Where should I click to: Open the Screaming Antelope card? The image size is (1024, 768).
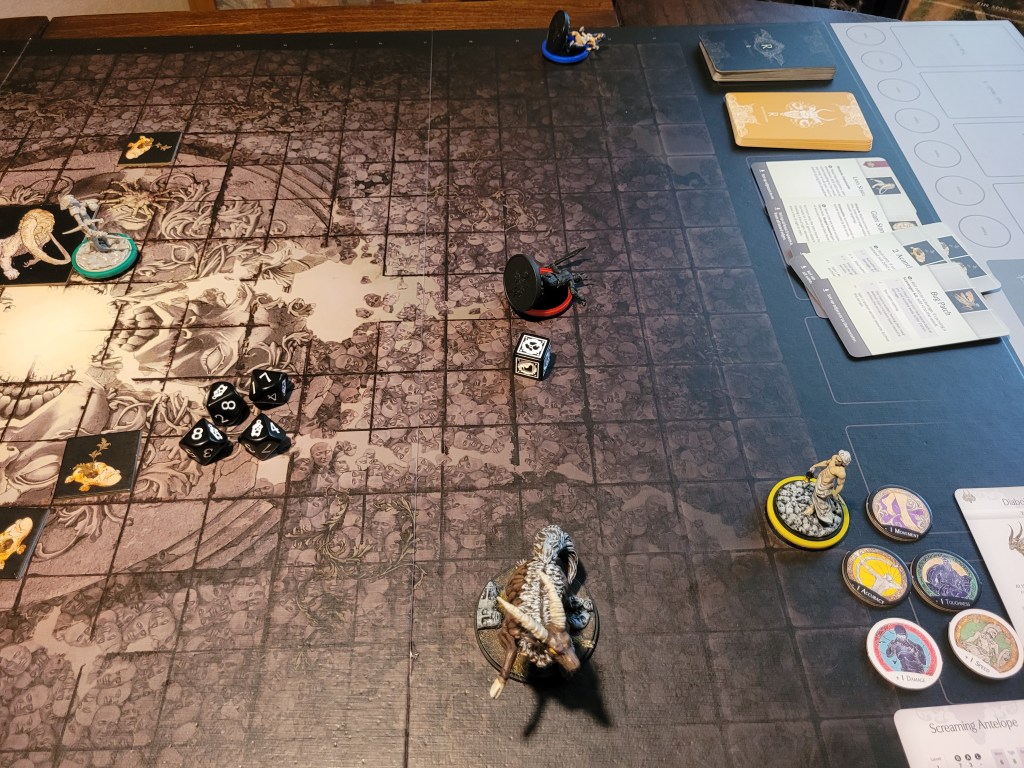(962, 735)
